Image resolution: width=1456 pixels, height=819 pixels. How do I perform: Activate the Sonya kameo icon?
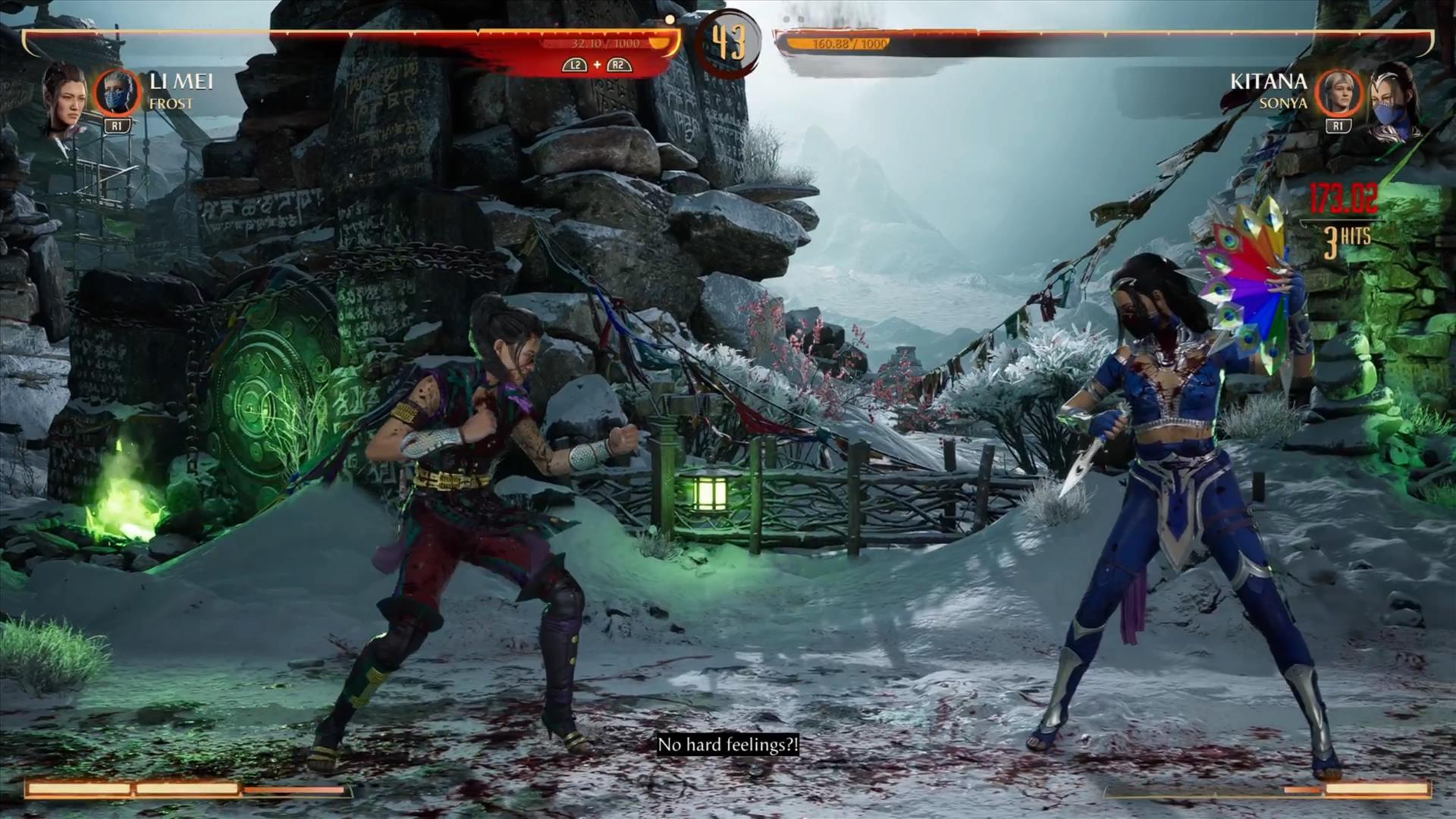[1338, 93]
